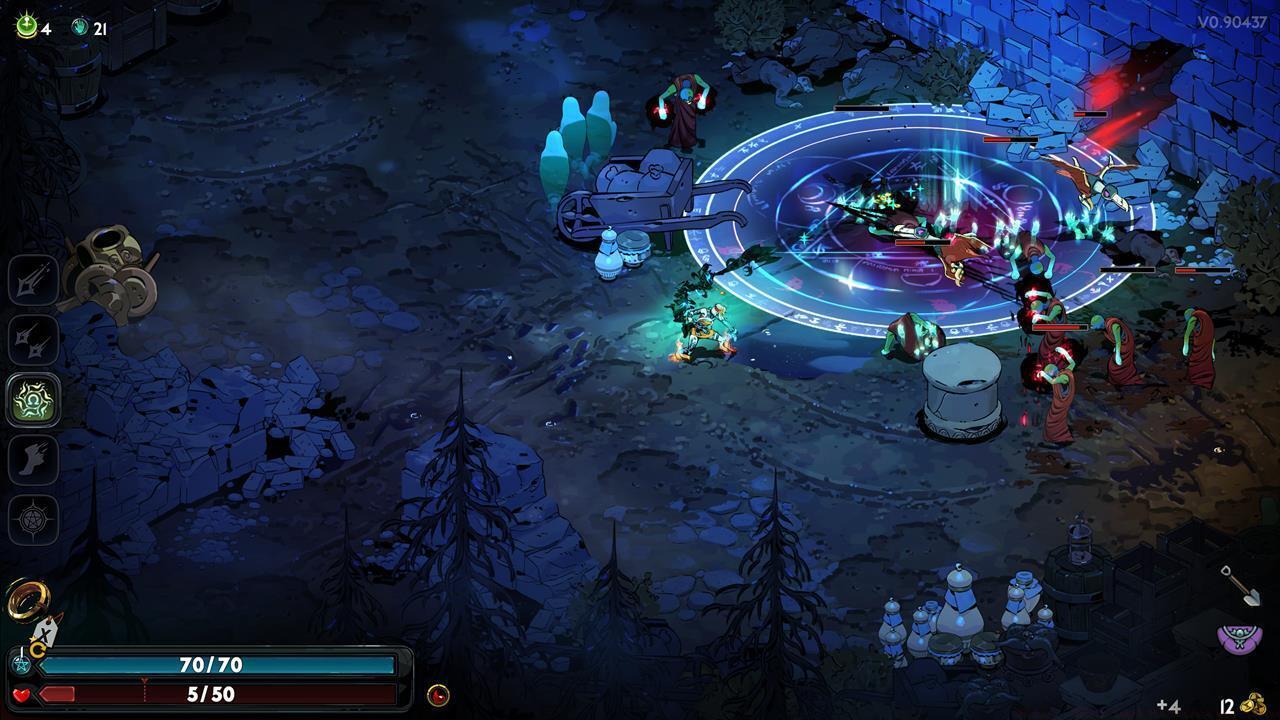
Task: Select the Special slot showing two blades
Action: click(x=34, y=340)
